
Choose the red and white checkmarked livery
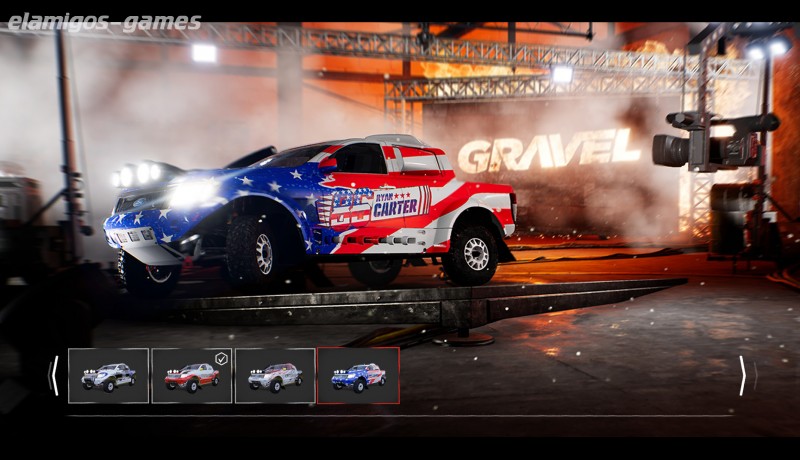pos(192,376)
